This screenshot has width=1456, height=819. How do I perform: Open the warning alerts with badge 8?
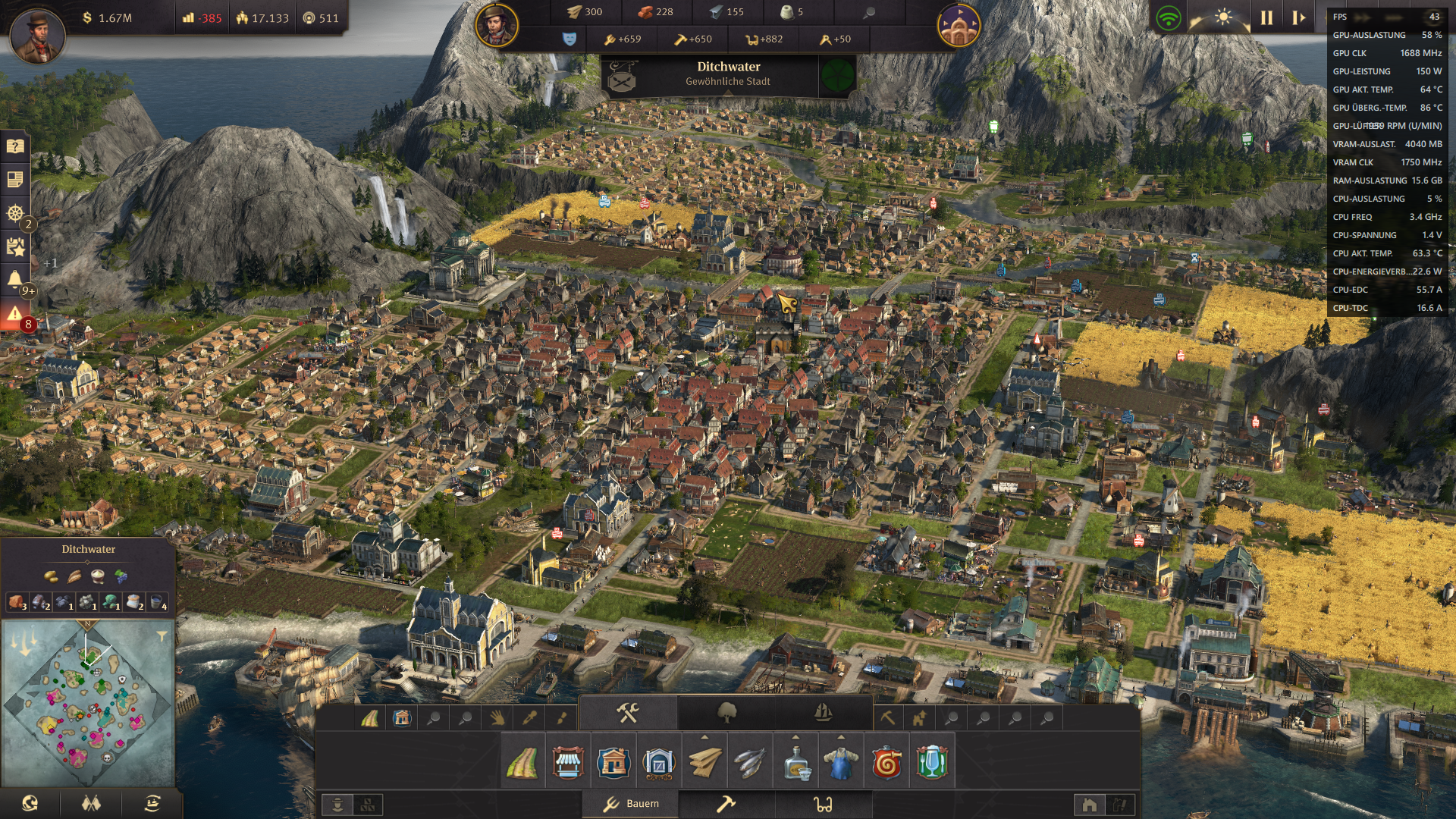15,314
